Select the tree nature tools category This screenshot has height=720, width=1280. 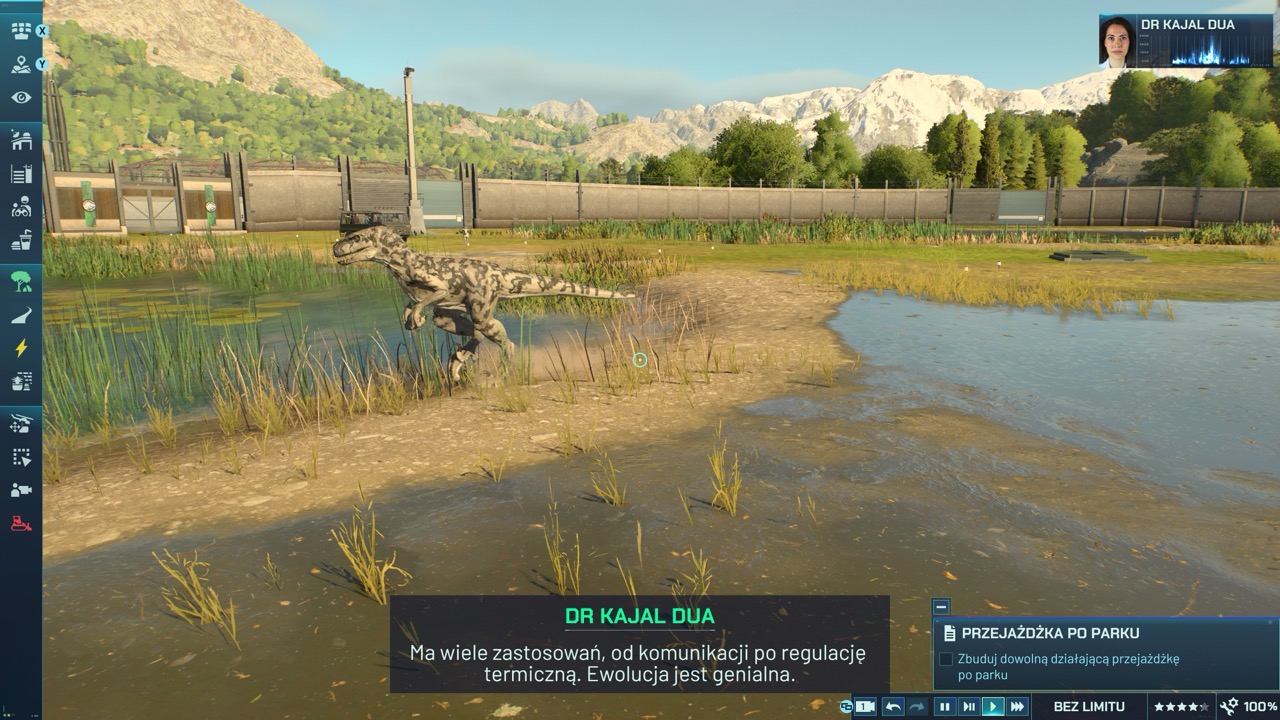(21, 282)
